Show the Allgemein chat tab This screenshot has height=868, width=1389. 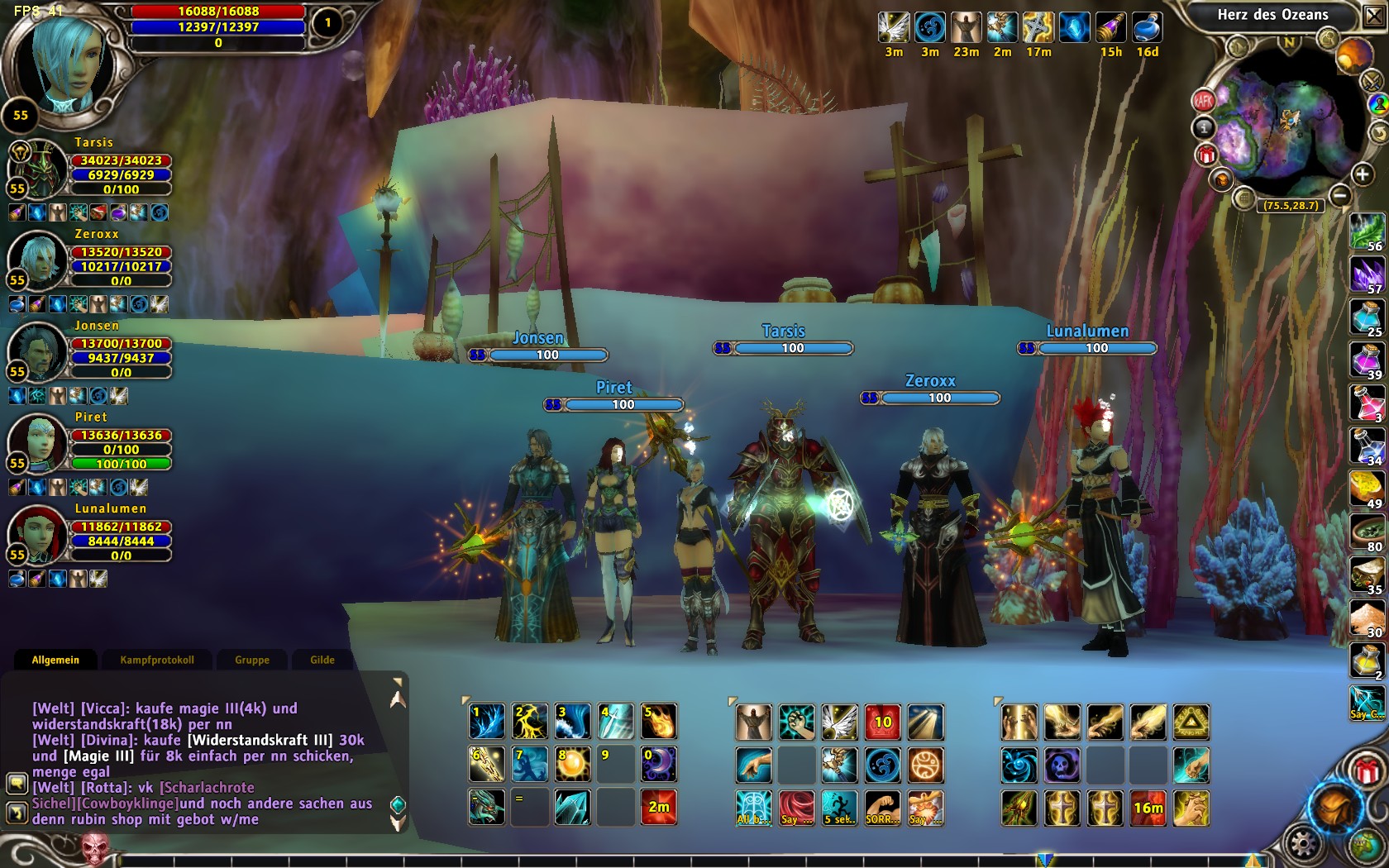coord(55,660)
